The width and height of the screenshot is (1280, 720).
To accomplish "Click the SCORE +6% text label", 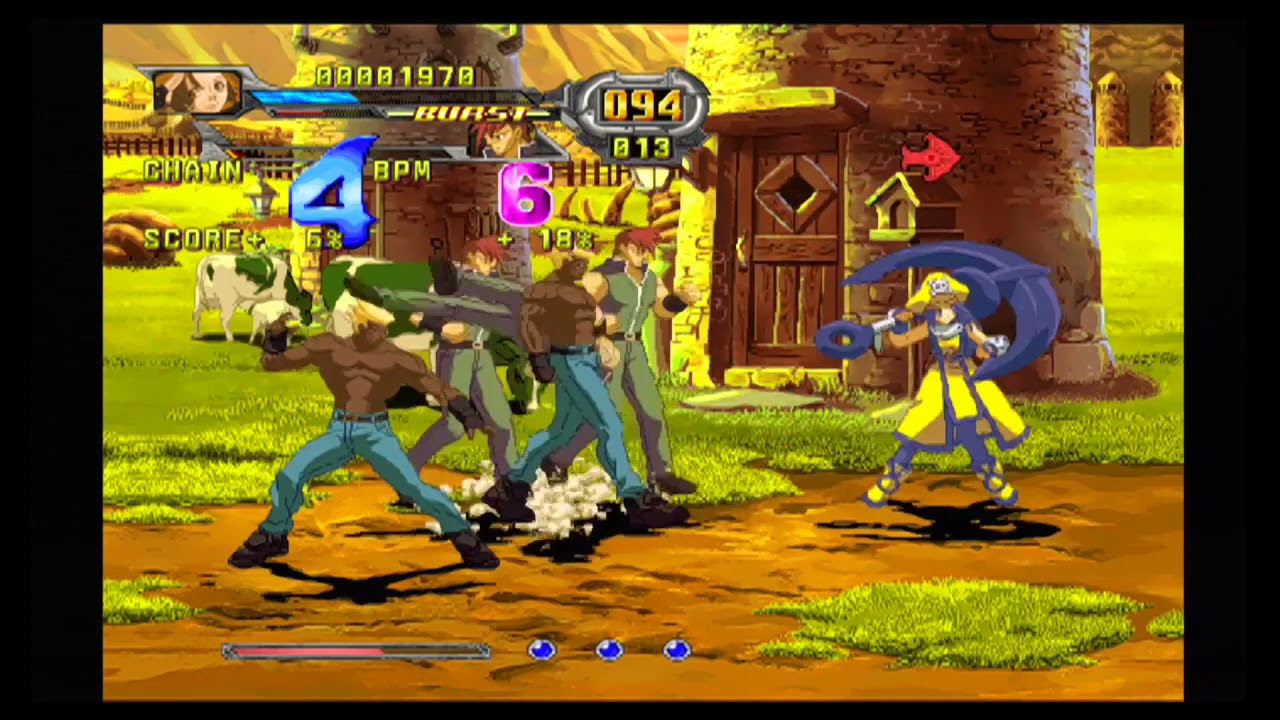I will (x=203, y=238).
